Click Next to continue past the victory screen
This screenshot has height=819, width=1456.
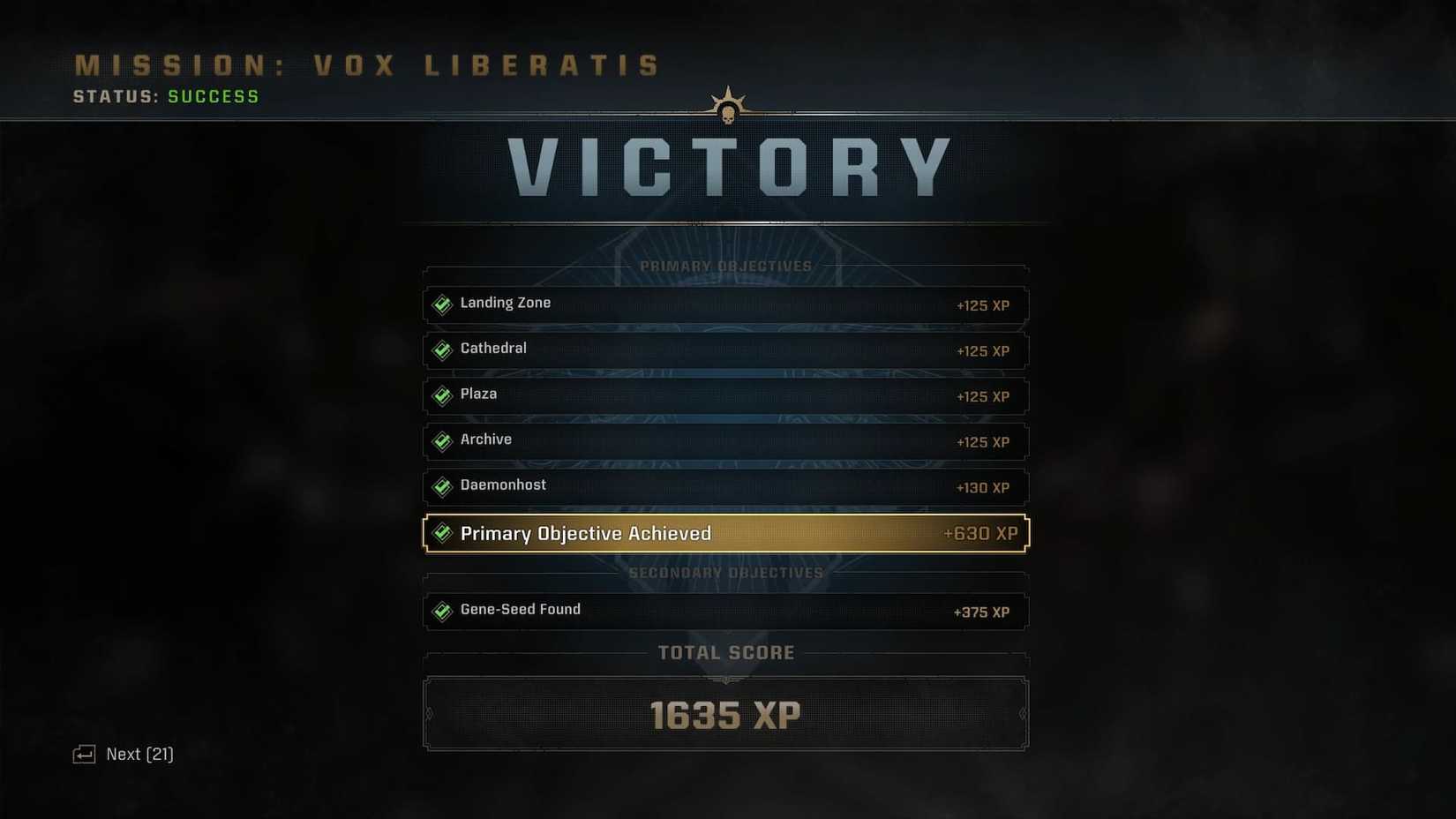(x=139, y=754)
